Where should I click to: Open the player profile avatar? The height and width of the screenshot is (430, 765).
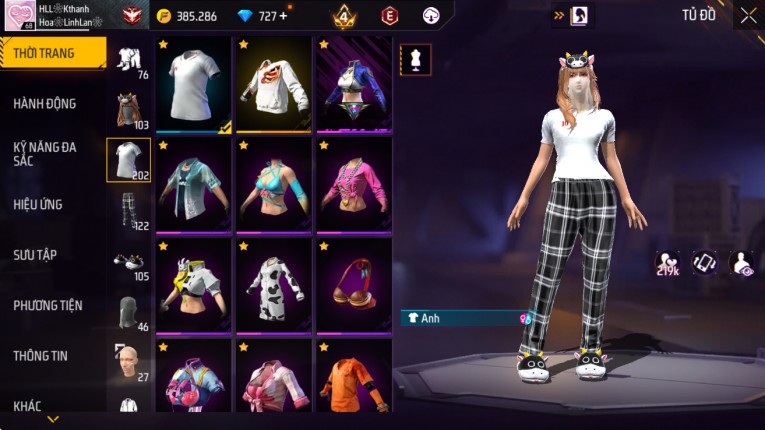(18, 15)
